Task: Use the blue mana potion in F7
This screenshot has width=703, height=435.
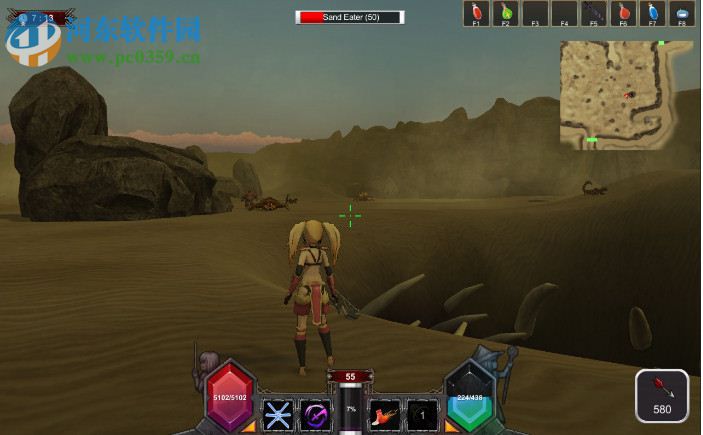Action: point(653,13)
